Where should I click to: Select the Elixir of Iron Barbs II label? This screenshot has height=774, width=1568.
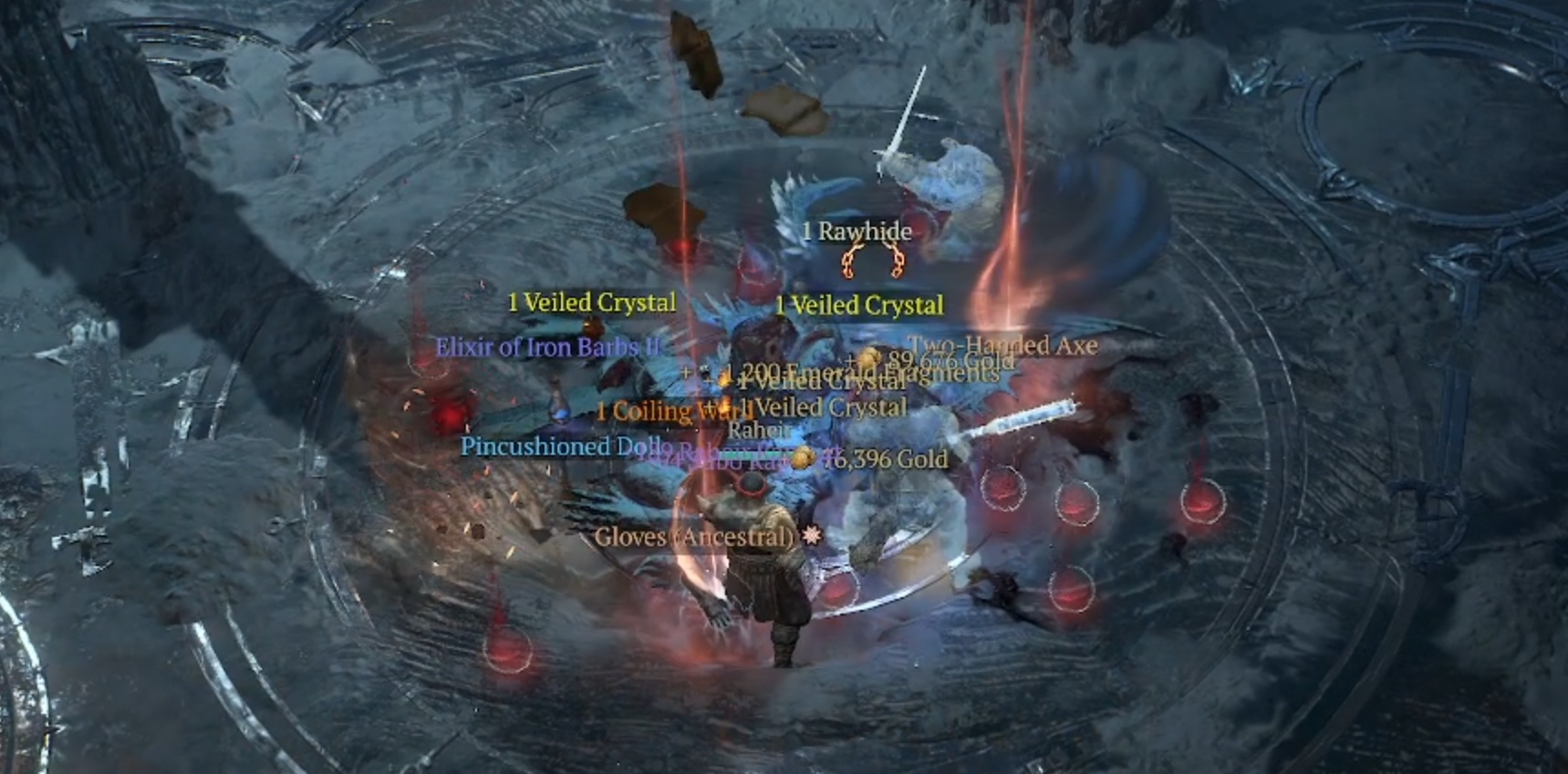[x=548, y=347]
